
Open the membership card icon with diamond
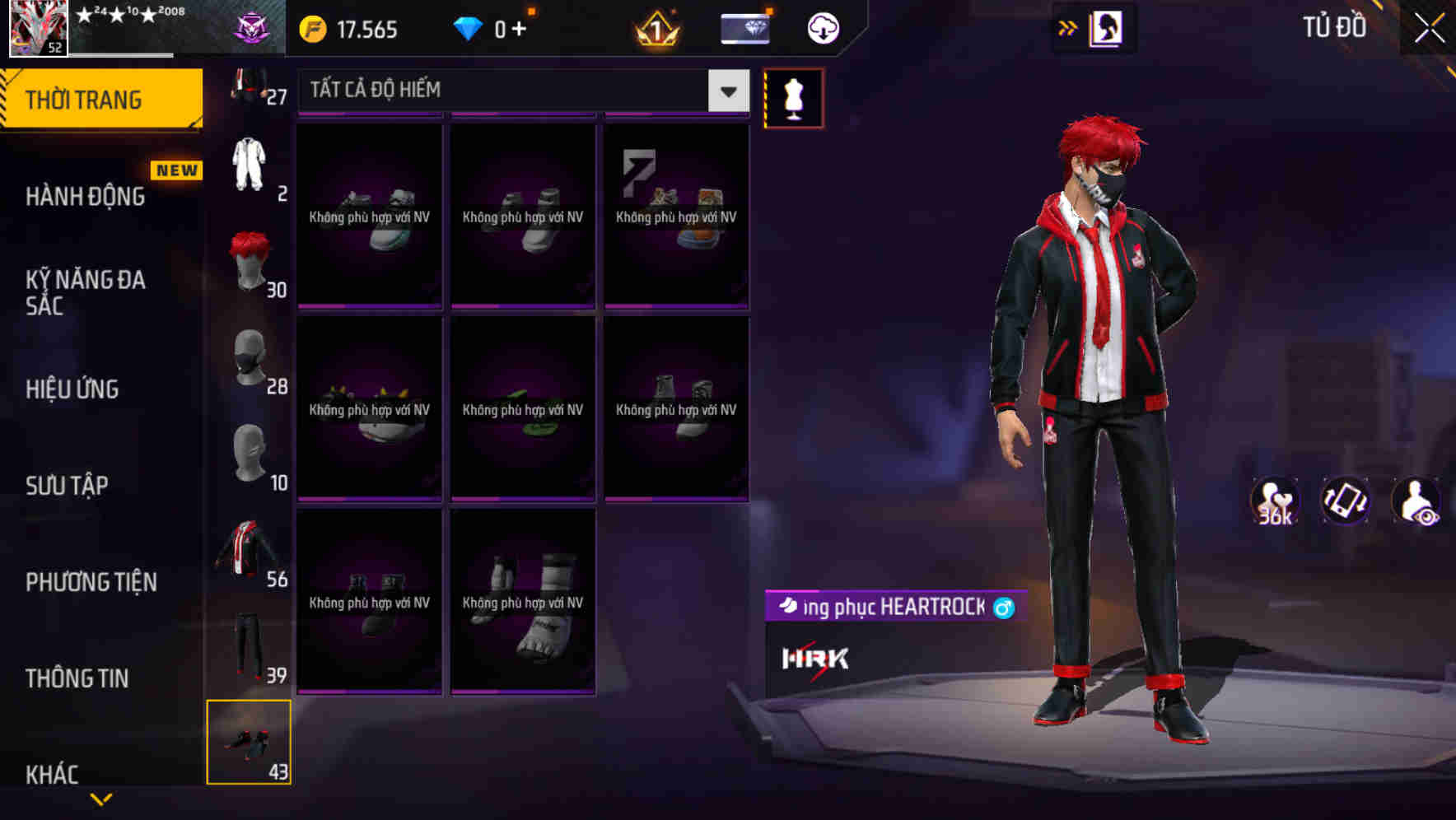(x=744, y=26)
